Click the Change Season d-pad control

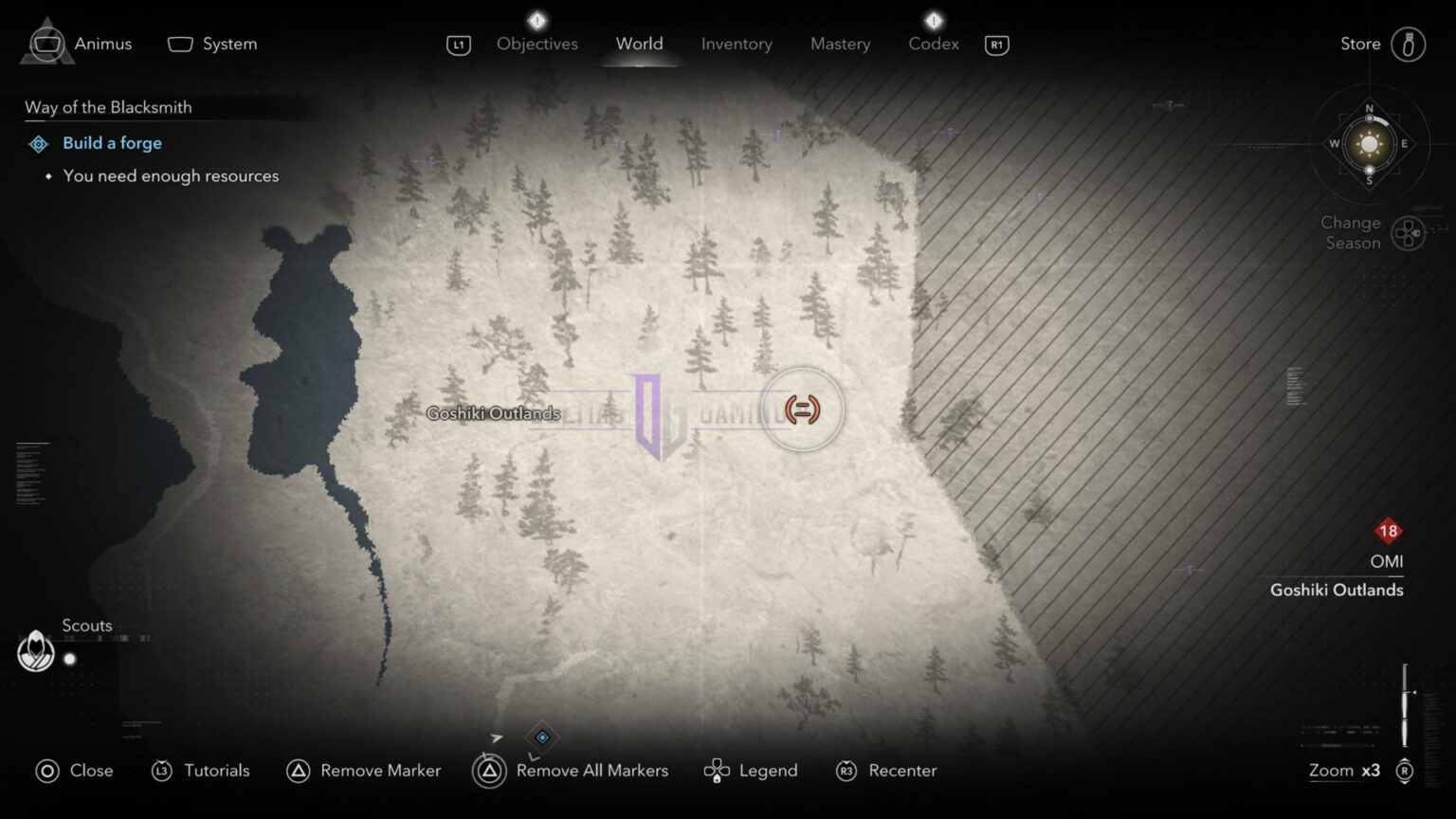[1409, 232]
